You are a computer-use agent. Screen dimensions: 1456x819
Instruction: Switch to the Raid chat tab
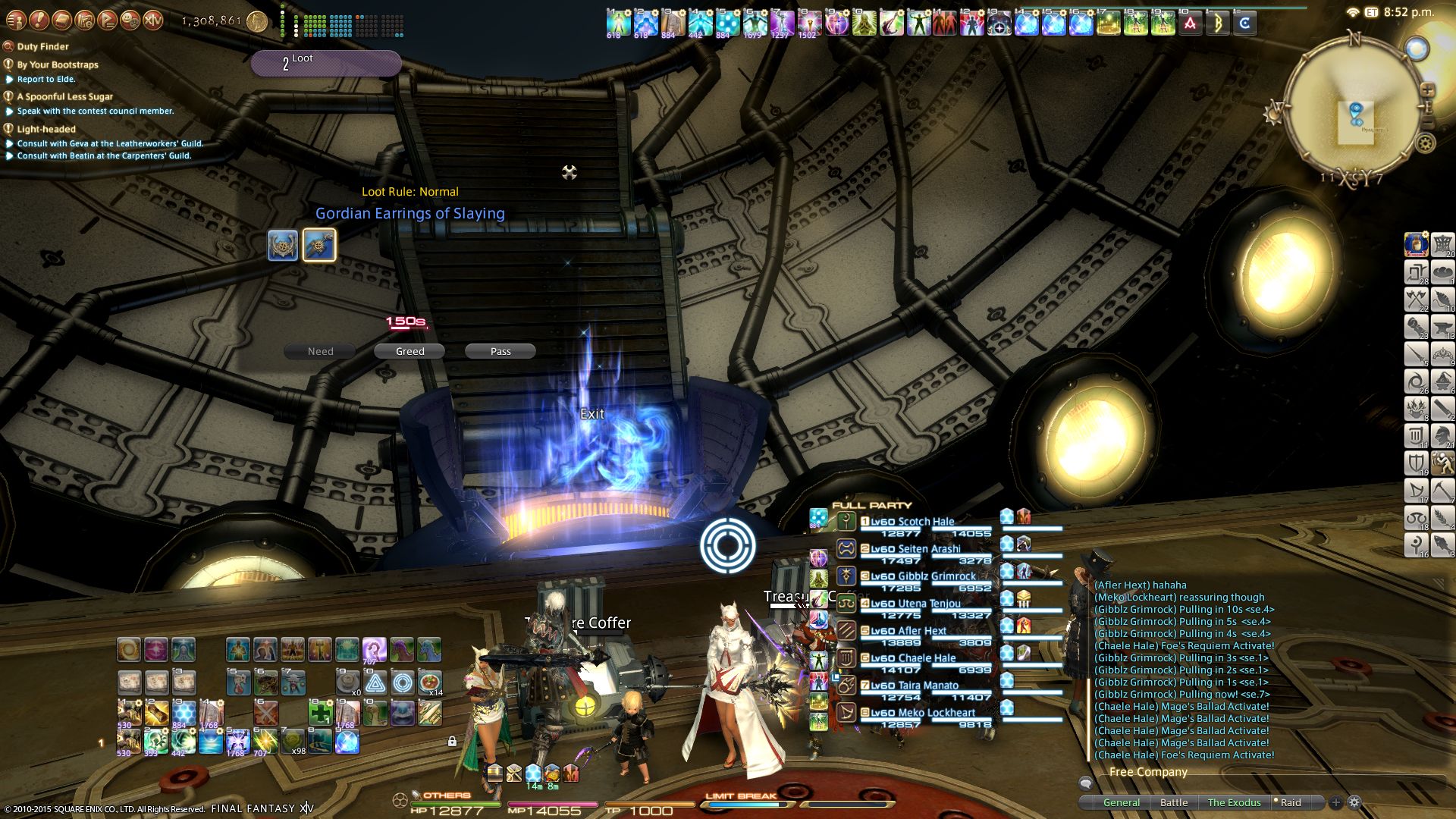[1290, 802]
